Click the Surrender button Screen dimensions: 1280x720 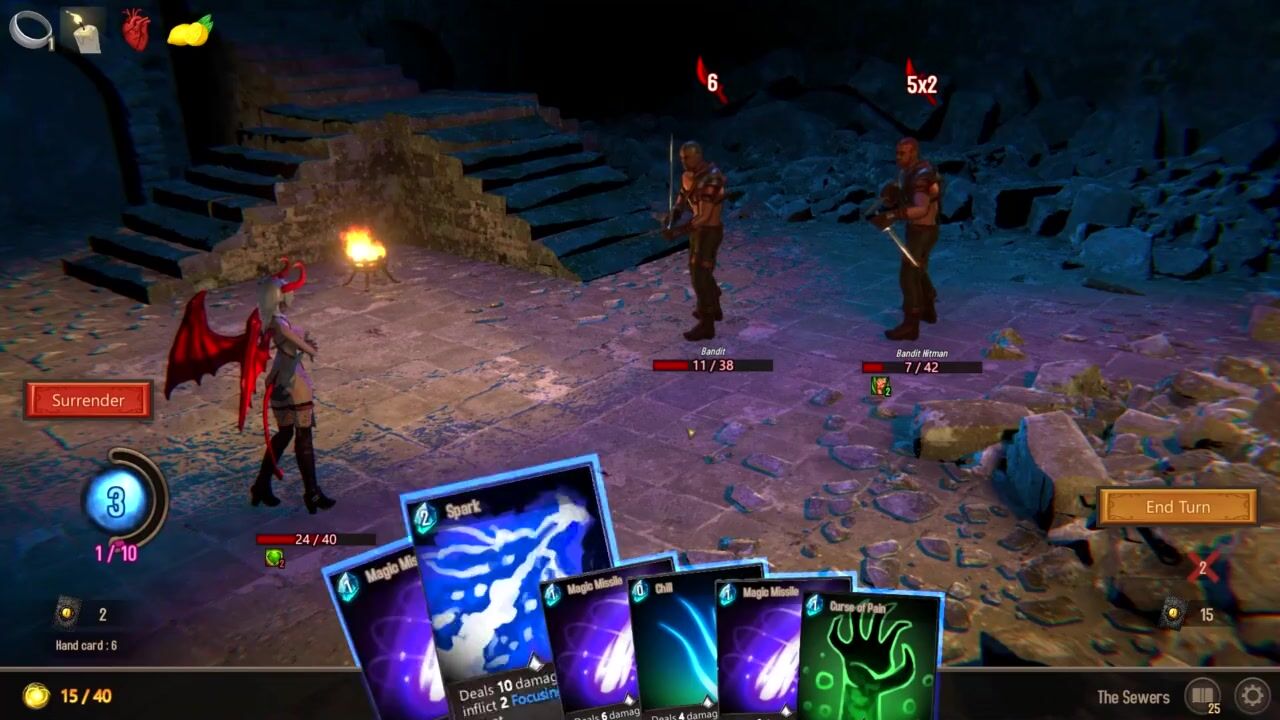[88, 400]
